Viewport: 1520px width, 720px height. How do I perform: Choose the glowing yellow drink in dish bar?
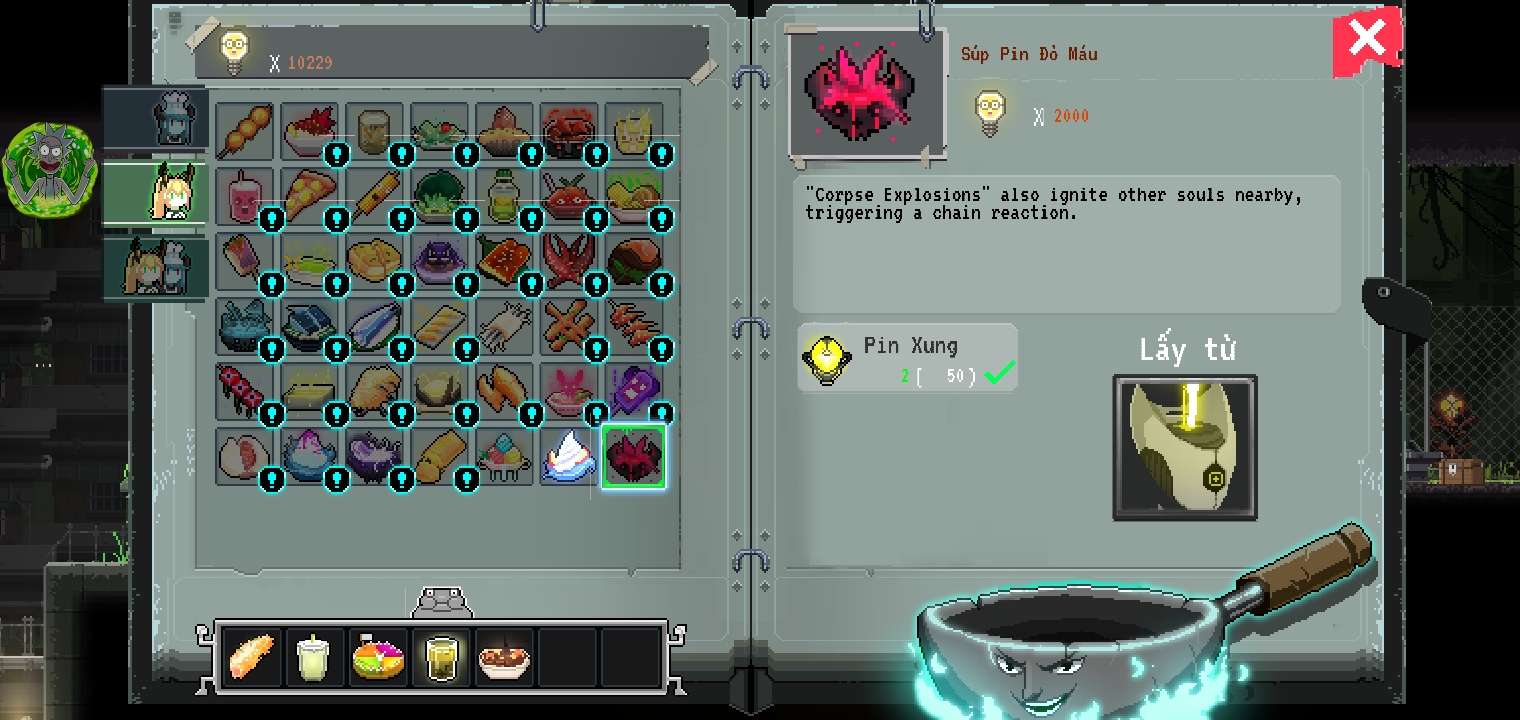pyautogui.click(x=441, y=657)
